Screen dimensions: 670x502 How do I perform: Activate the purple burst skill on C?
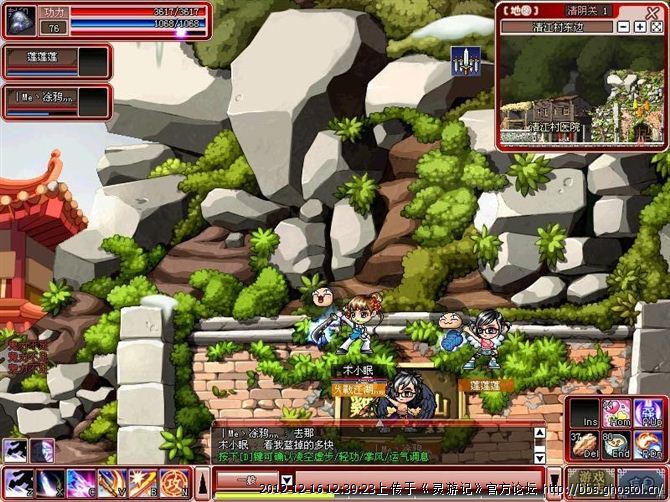coord(81,482)
